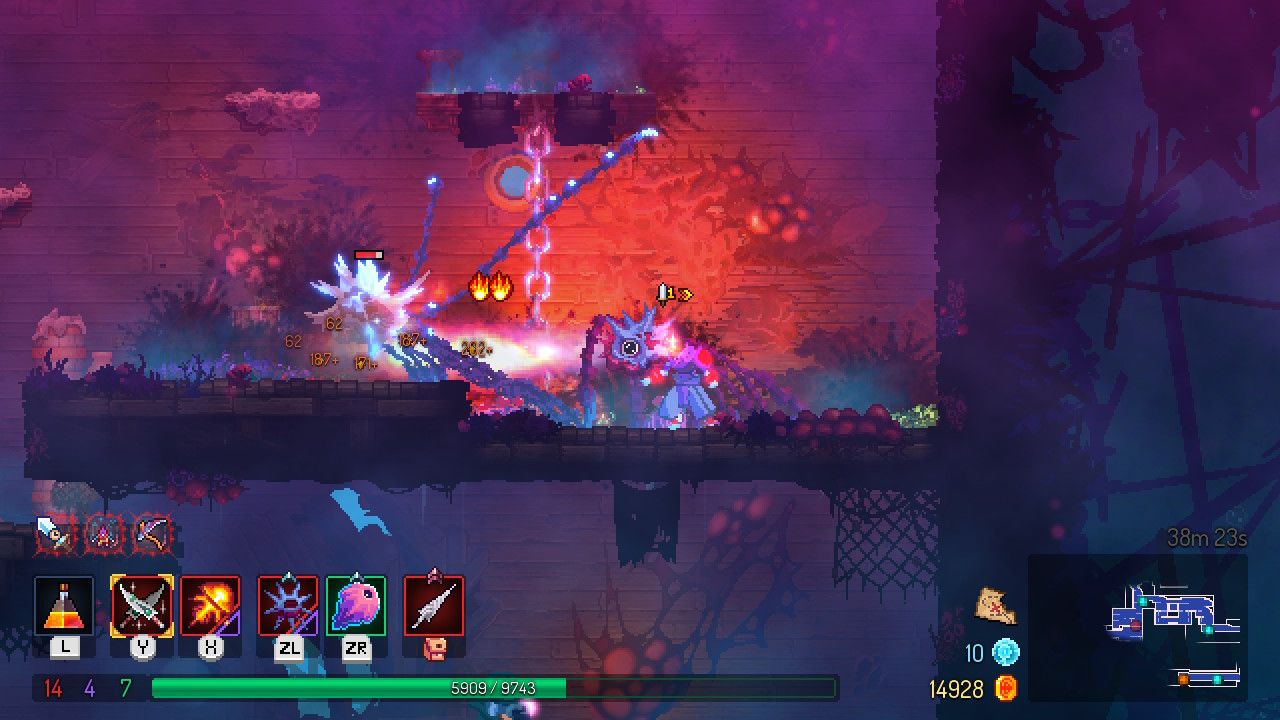Click the bow mutation icon
The width and height of the screenshot is (1280, 720).
[x=151, y=535]
